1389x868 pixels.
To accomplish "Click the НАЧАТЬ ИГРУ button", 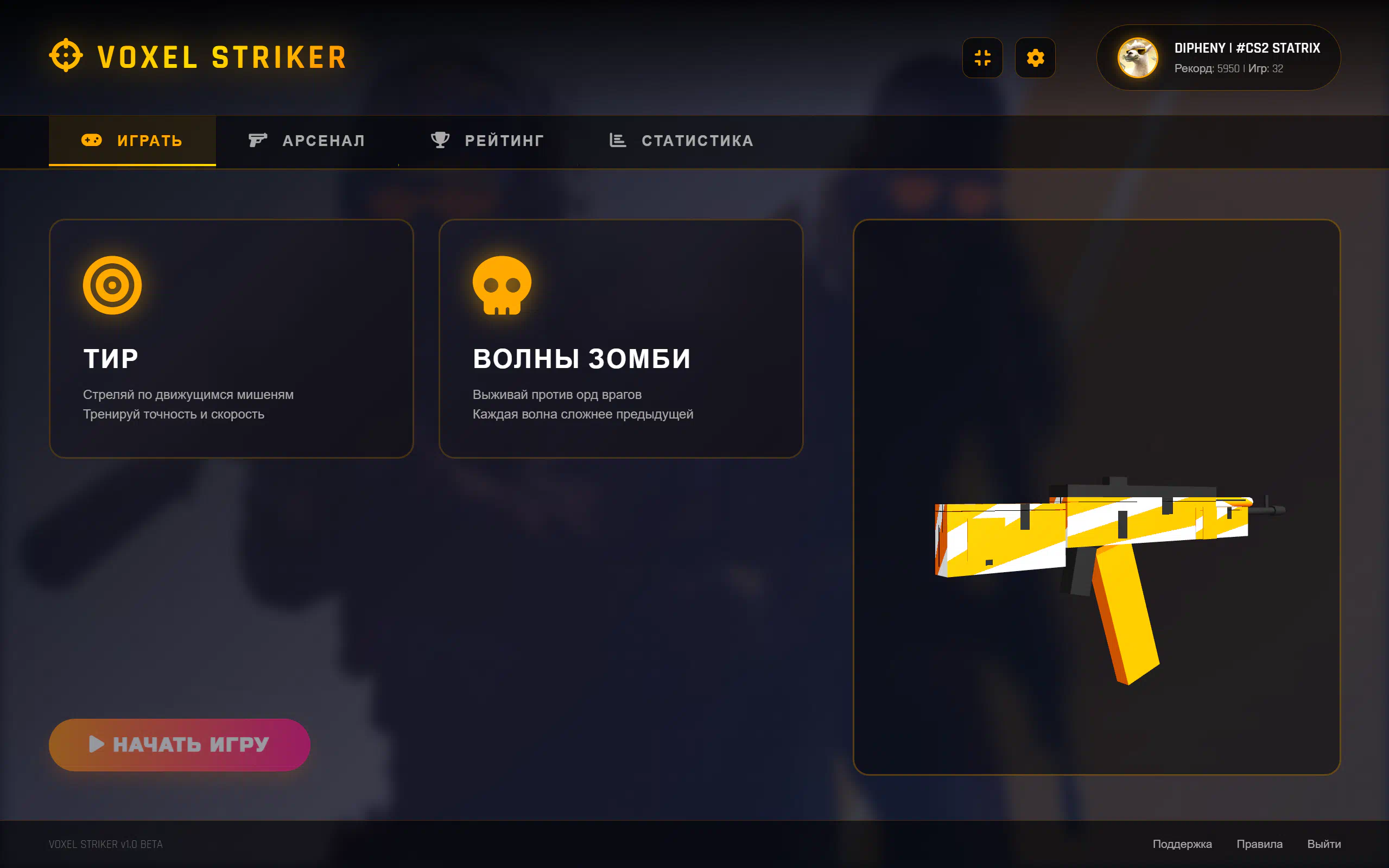I will (180, 745).
